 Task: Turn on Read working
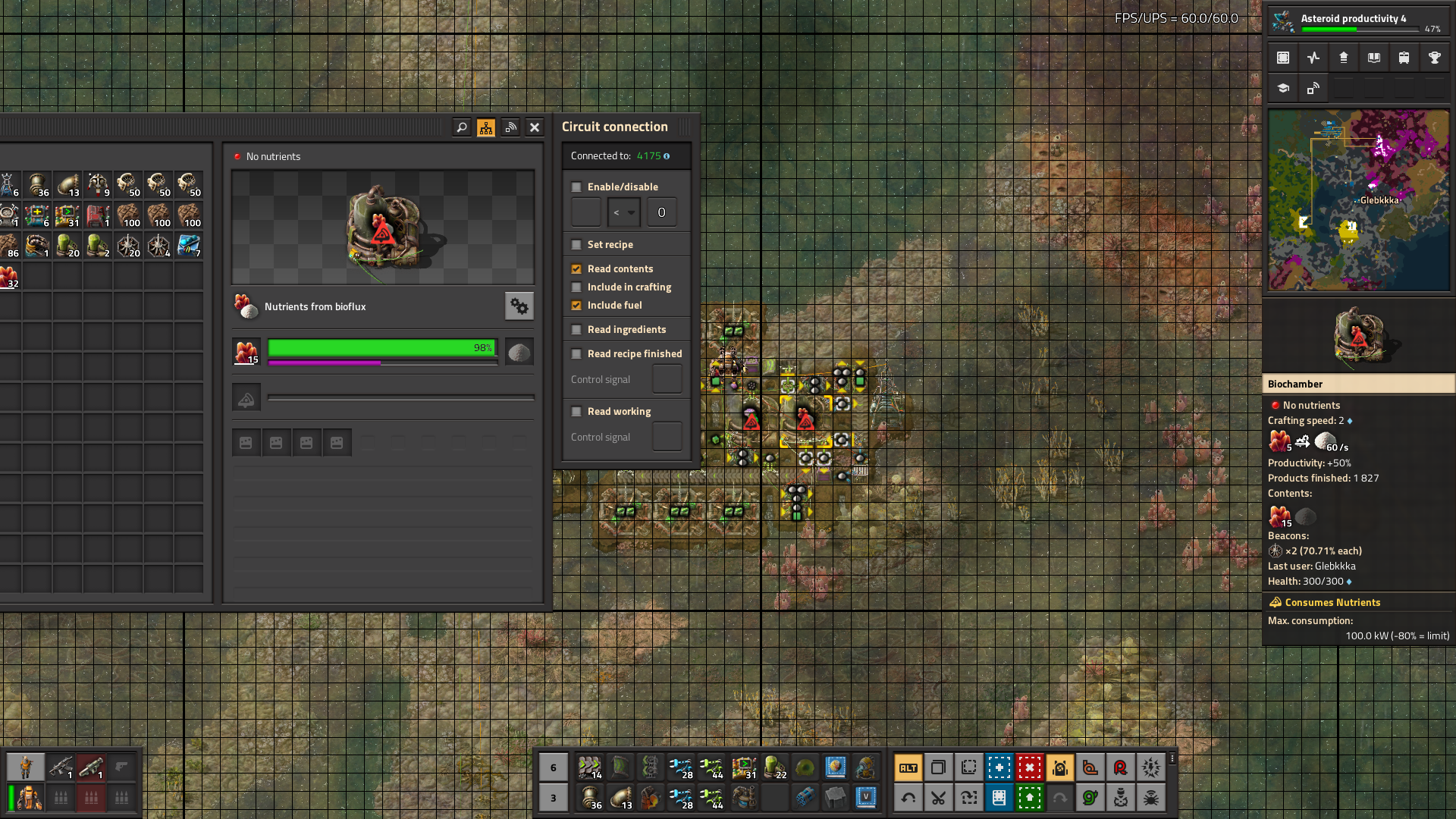[576, 412]
